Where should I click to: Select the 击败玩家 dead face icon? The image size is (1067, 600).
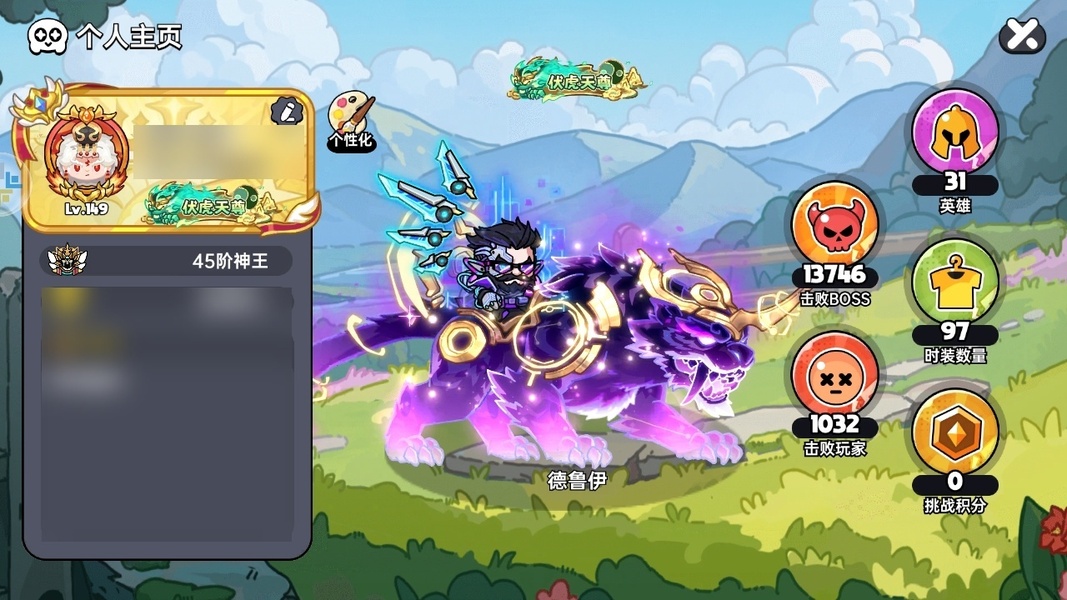coord(835,374)
